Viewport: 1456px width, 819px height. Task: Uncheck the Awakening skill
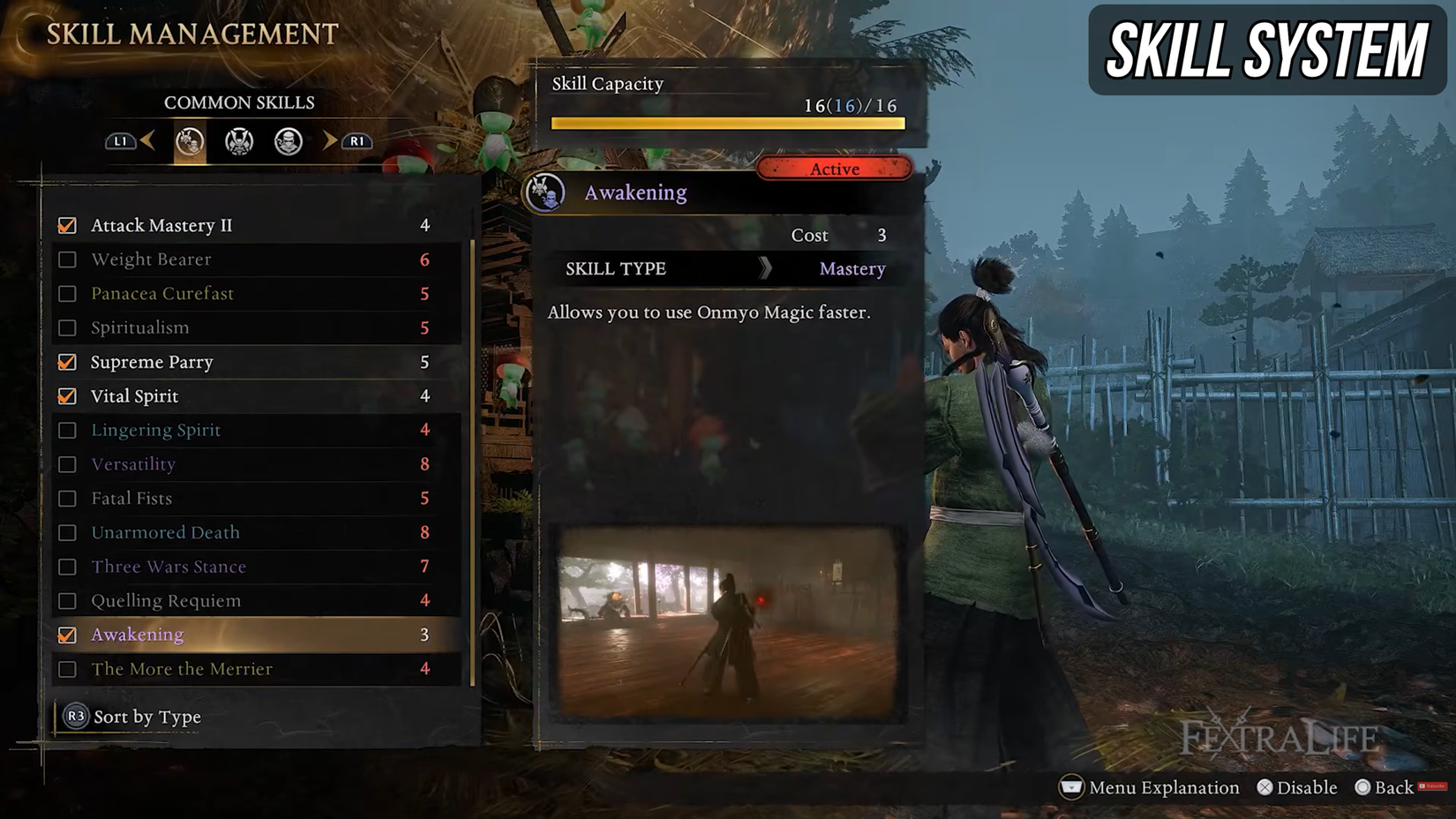coord(67,635)
